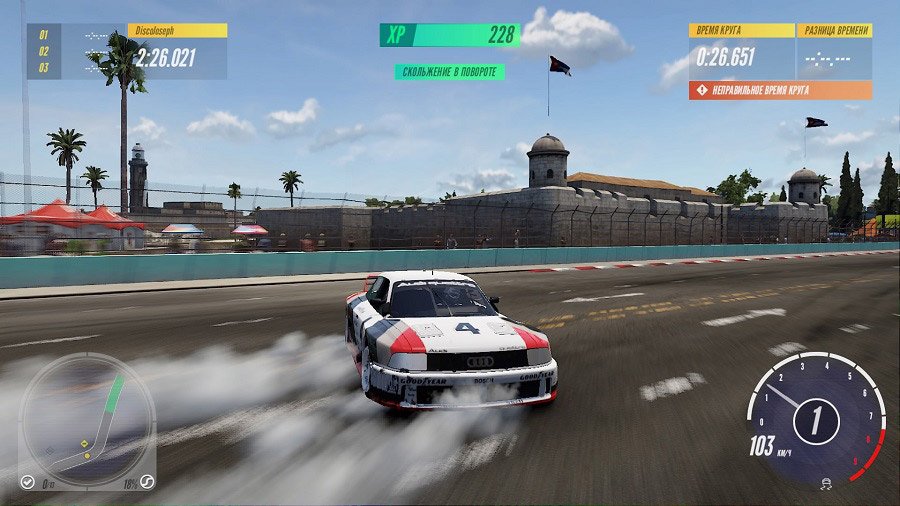Select the checkmark icon below the minimap
Screen dimensions: 900x506
pyautogui.click(x=28, y=482)
